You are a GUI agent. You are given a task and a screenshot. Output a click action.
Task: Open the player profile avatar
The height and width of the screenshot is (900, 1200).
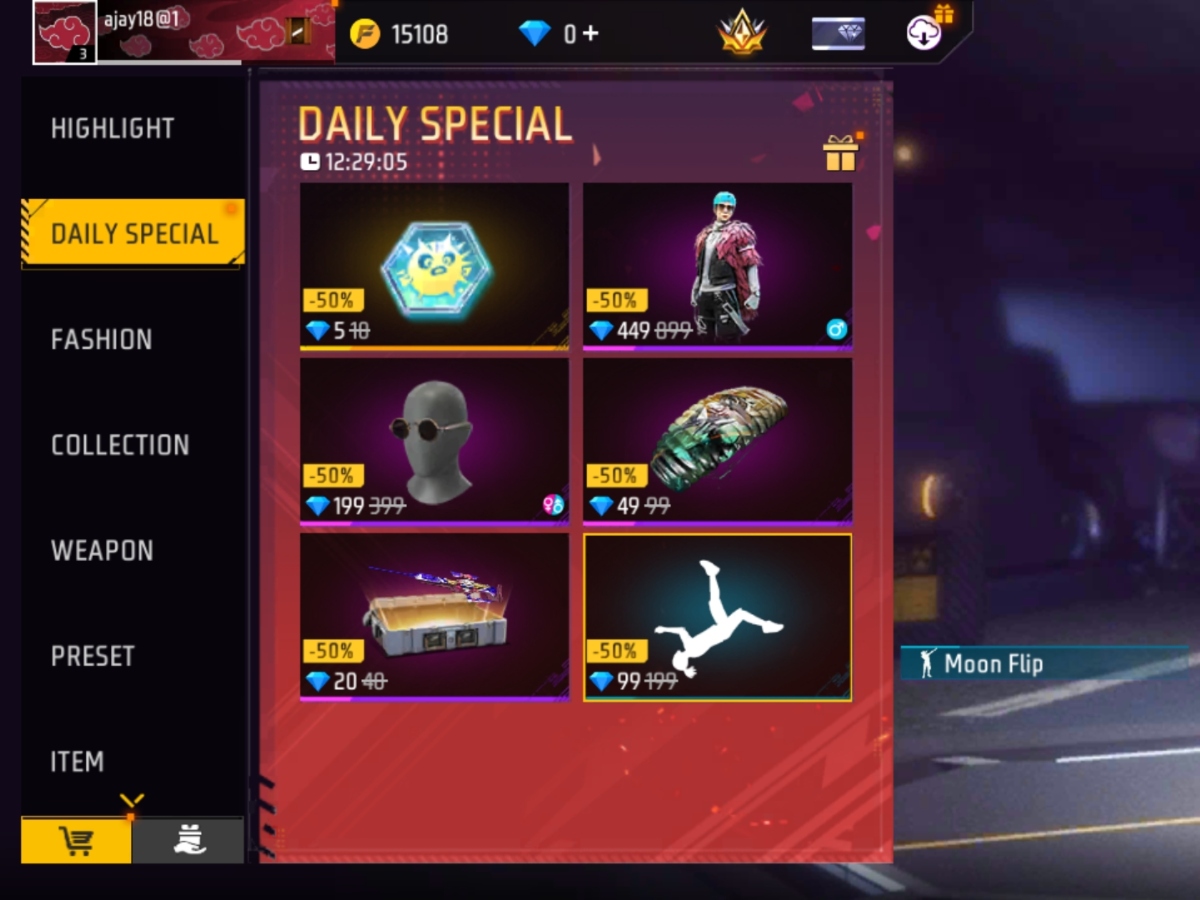click(x=65, y=32)
